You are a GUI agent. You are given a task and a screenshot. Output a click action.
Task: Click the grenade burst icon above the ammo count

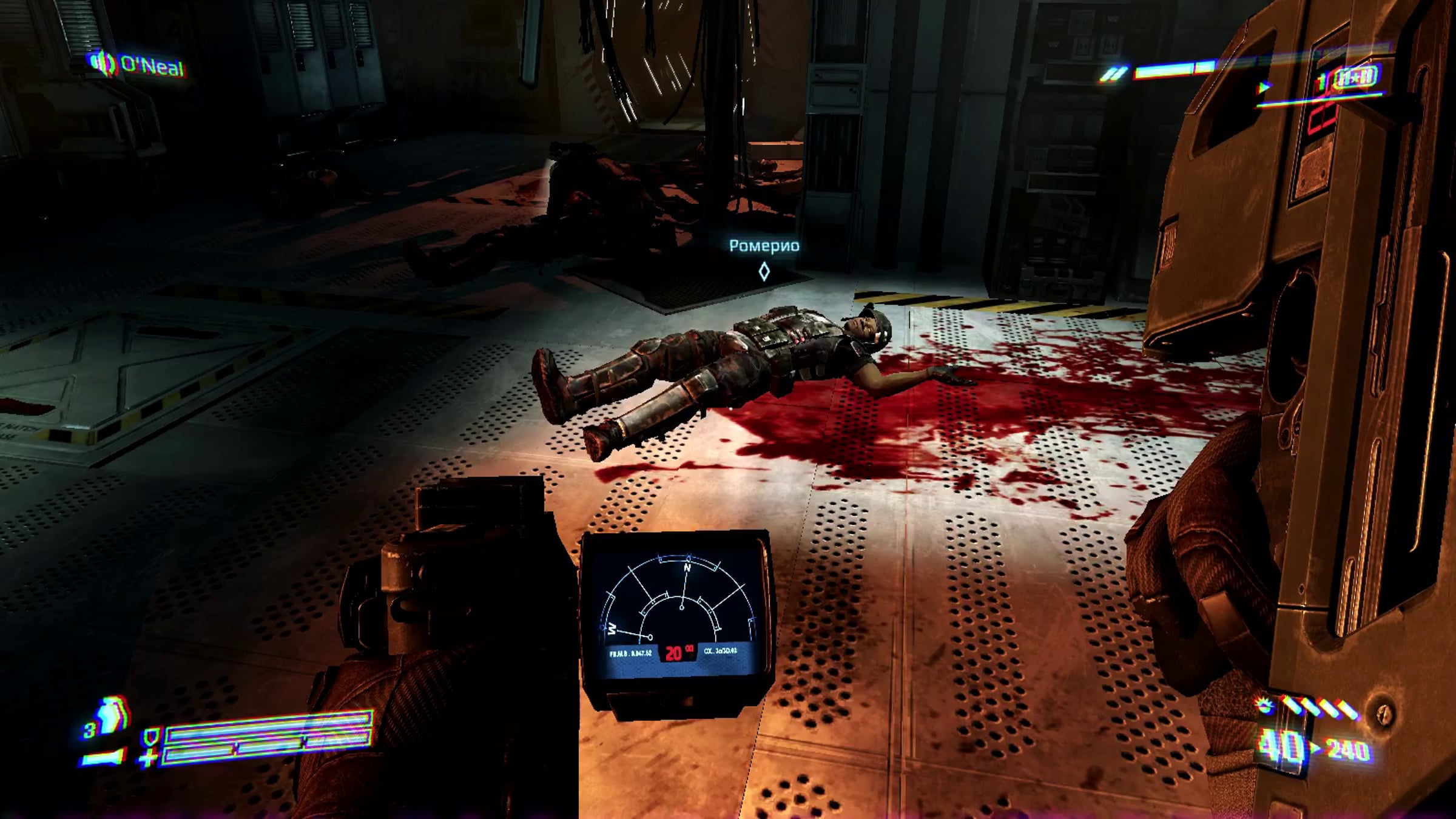pyautogui.click(x=1265, y=706)
